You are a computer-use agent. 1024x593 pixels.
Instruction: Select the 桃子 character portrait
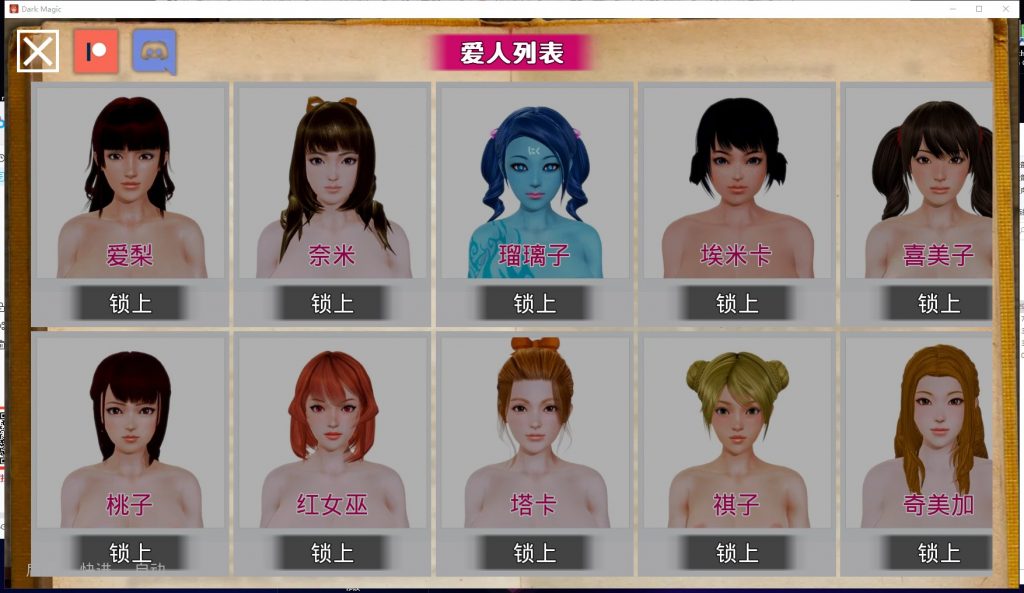click(130, 432)
